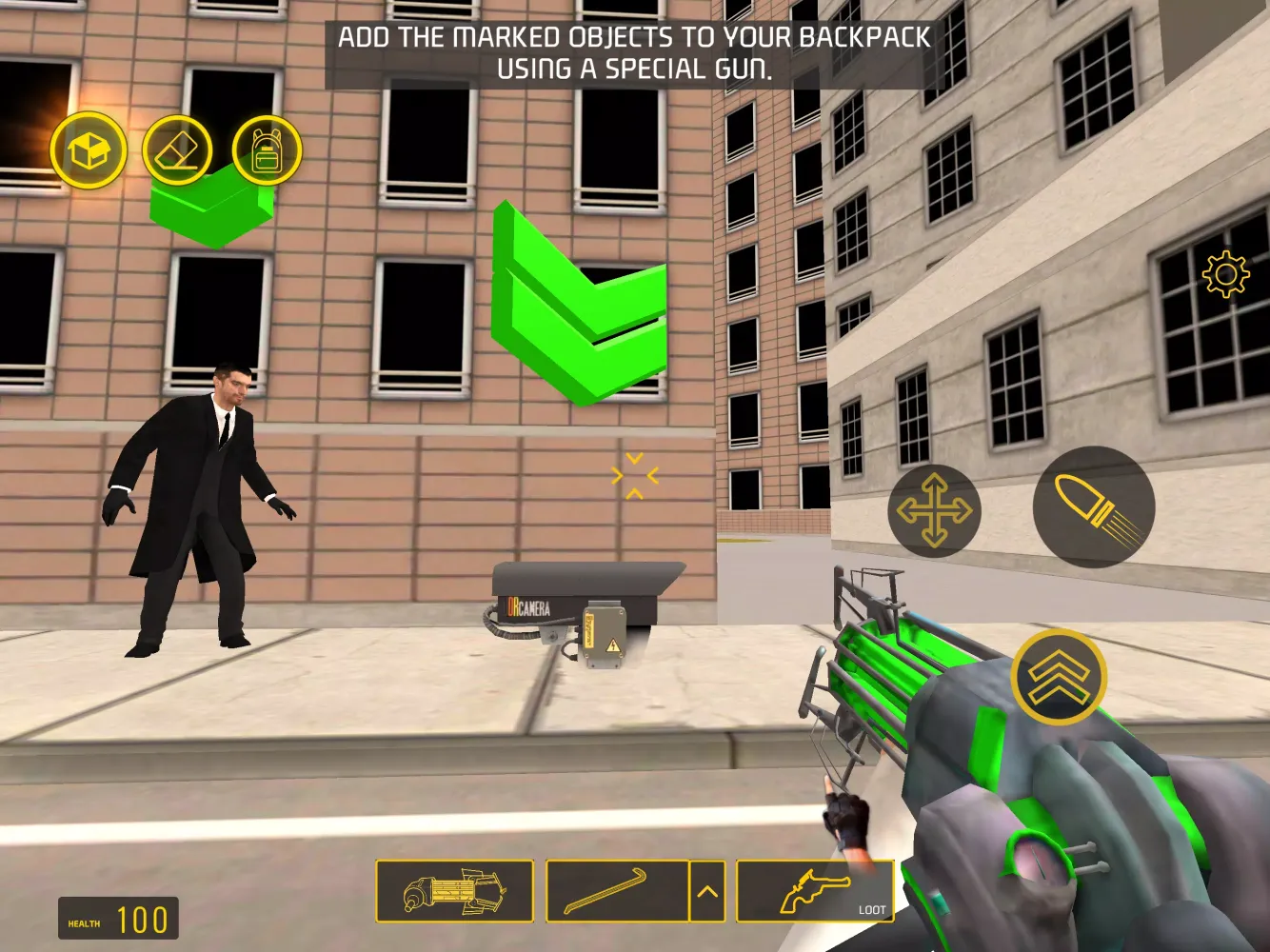Click the HEALTH 100 indicator
Image resolution: width=1270 pixels, height=952 pixels.
tap(118, 917)
